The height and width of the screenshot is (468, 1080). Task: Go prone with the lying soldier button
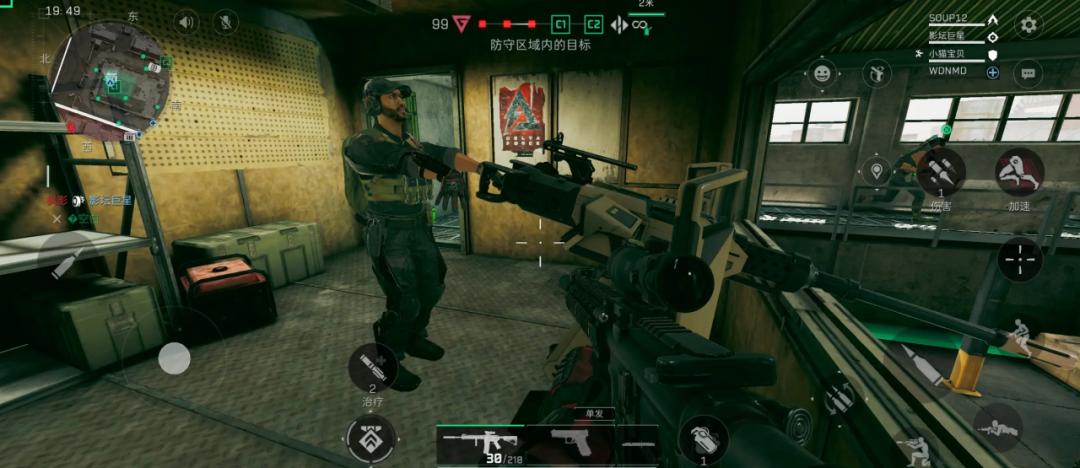click(x=998, y=426)
